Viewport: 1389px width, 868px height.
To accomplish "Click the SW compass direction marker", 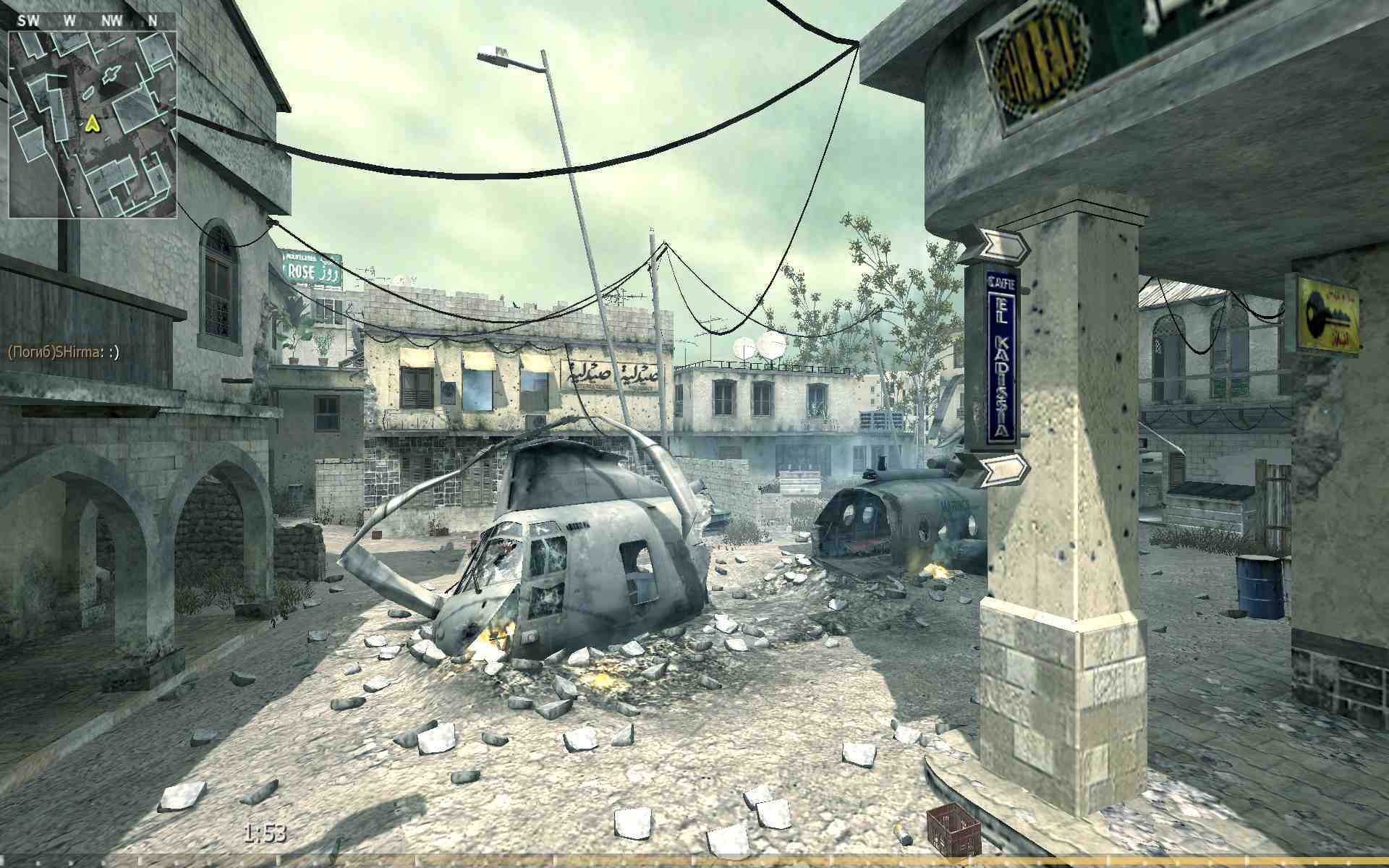I will click(29, 20).
